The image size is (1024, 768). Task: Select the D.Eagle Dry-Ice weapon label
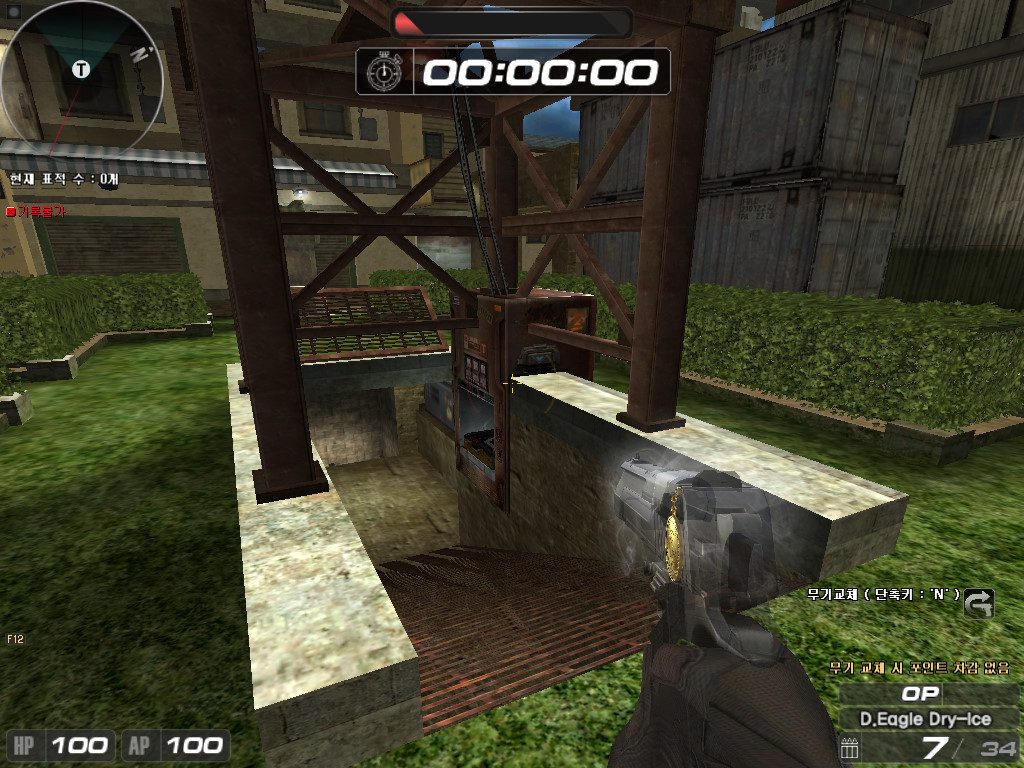(x=926, y=718)
